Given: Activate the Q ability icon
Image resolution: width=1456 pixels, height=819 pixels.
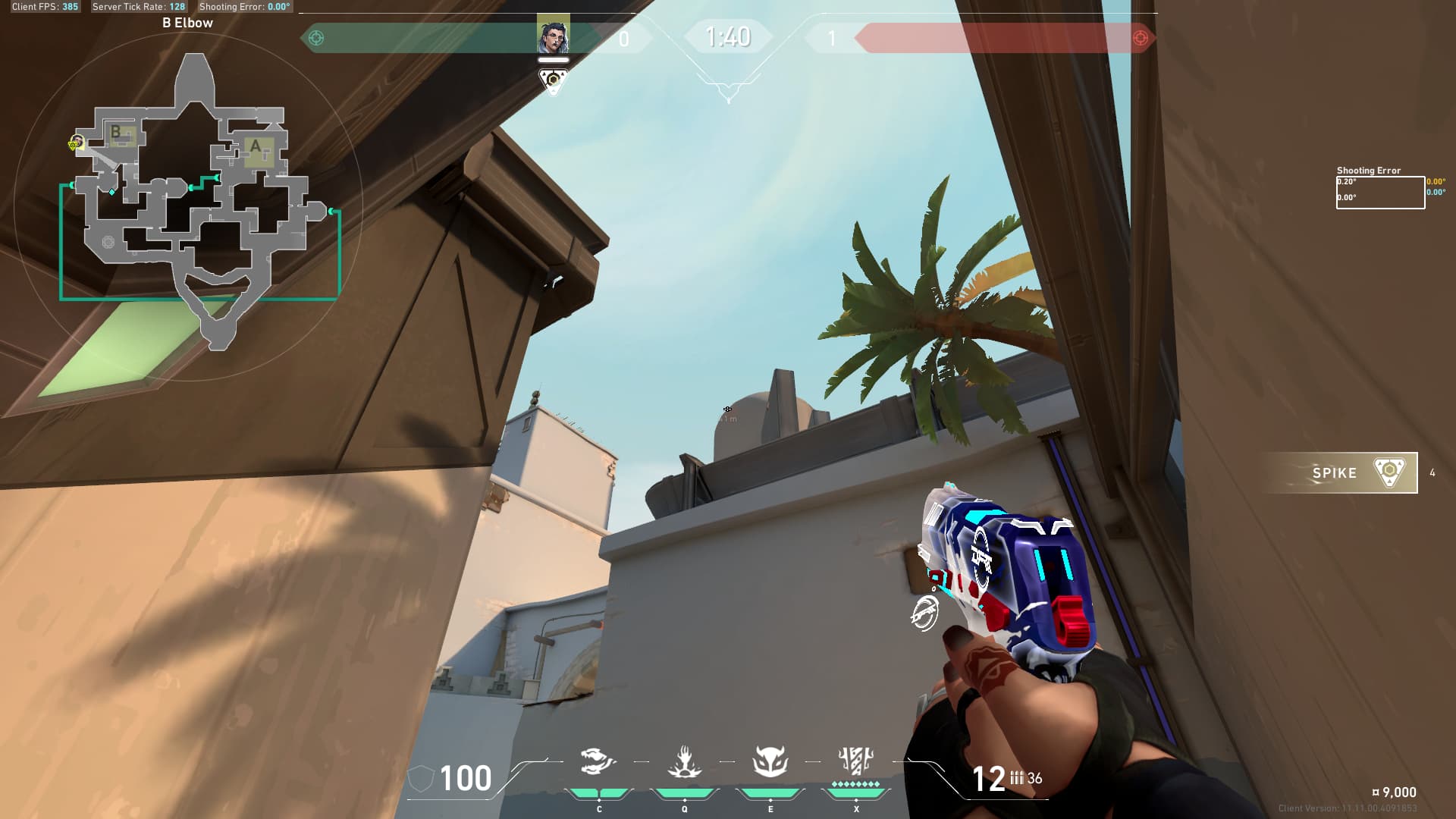Looking at the screenshot, I should [x=684, y=762].
